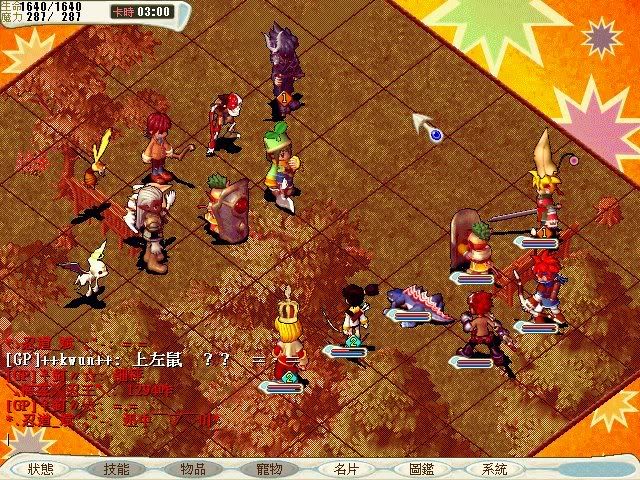Open the 狀態 status menu
640x480 pixels.
pos(41,468)
